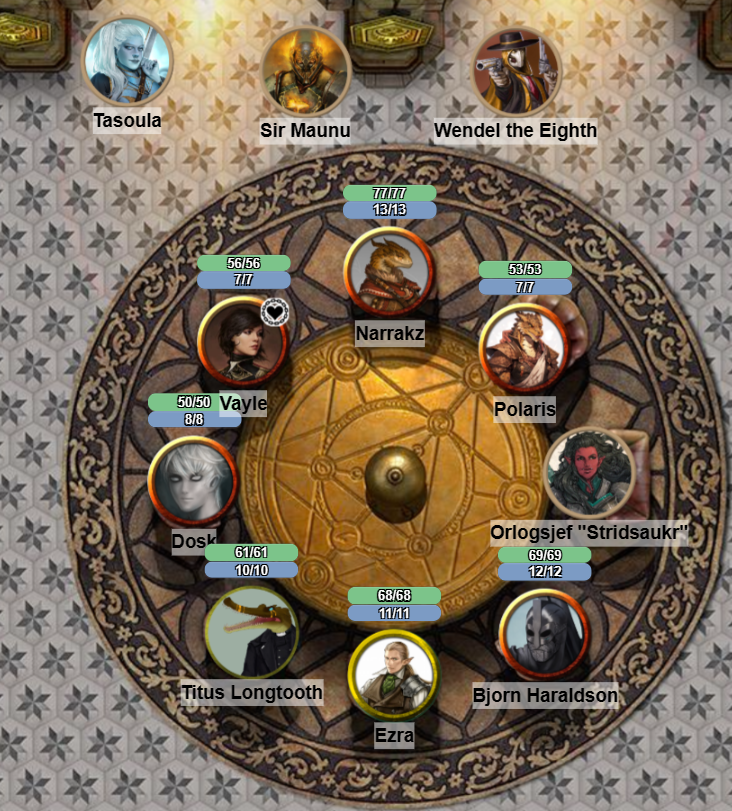This screenshot has width=732, height=811.
Task: Click the heart status marker on Vayle
Action: (x=274, y=312)
